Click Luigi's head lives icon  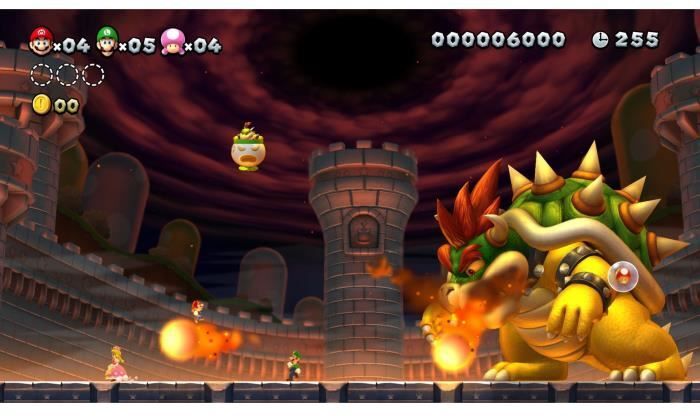(106, 40)
